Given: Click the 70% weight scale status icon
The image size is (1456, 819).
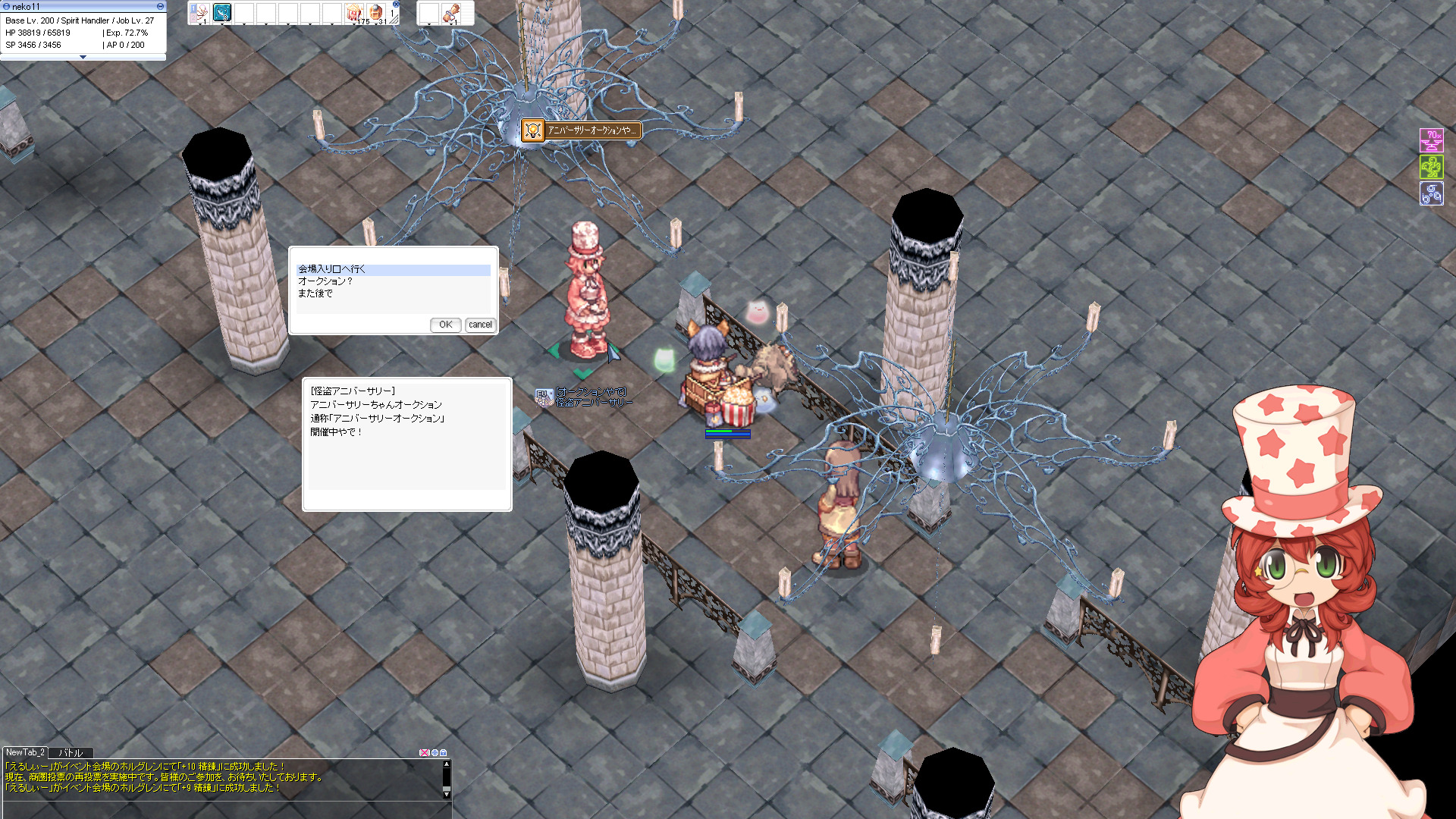Looking at the screenshot, I should pyautogui.click(x=1431, y=140).
